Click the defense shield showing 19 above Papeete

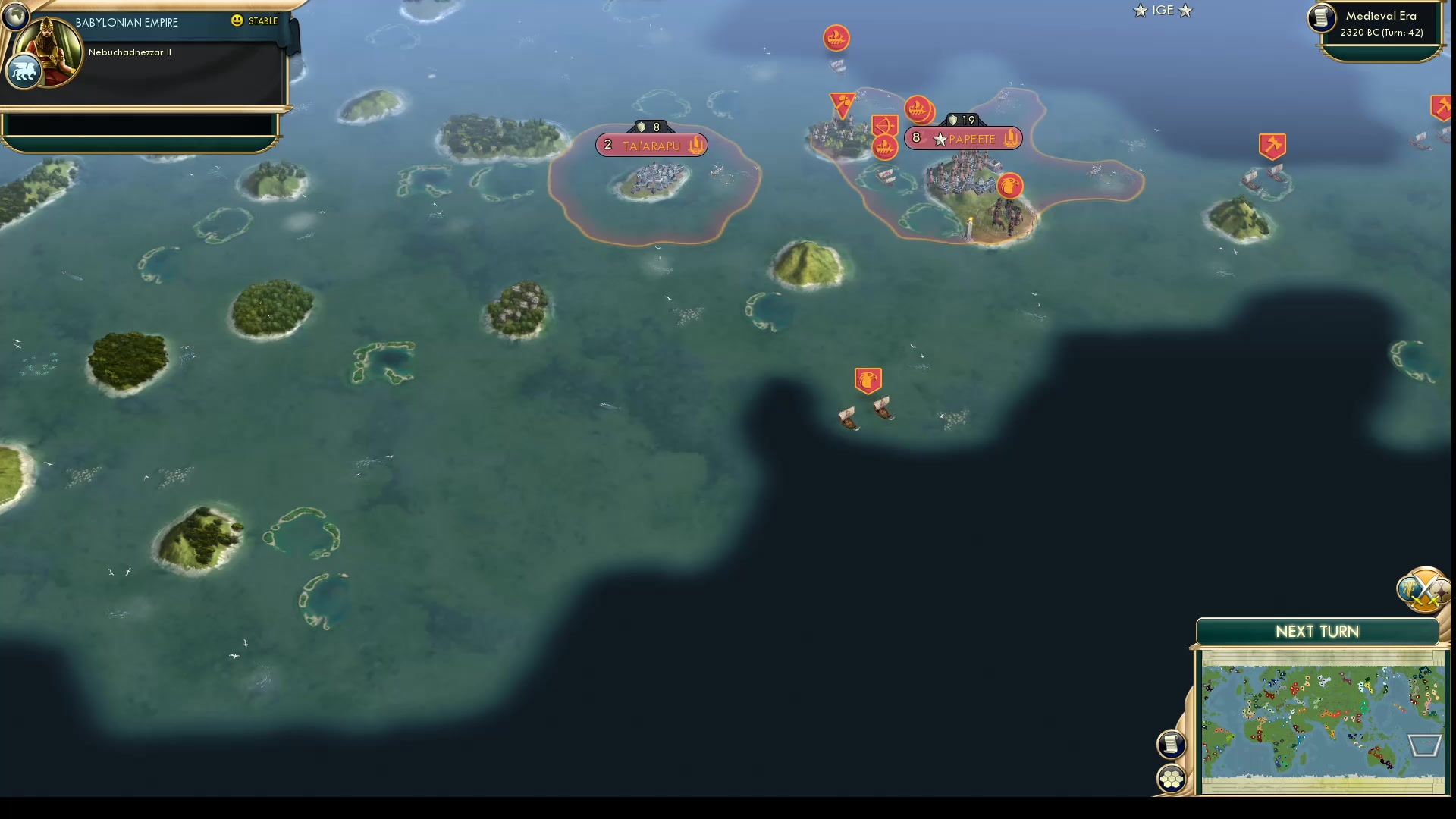coord(962,119)
